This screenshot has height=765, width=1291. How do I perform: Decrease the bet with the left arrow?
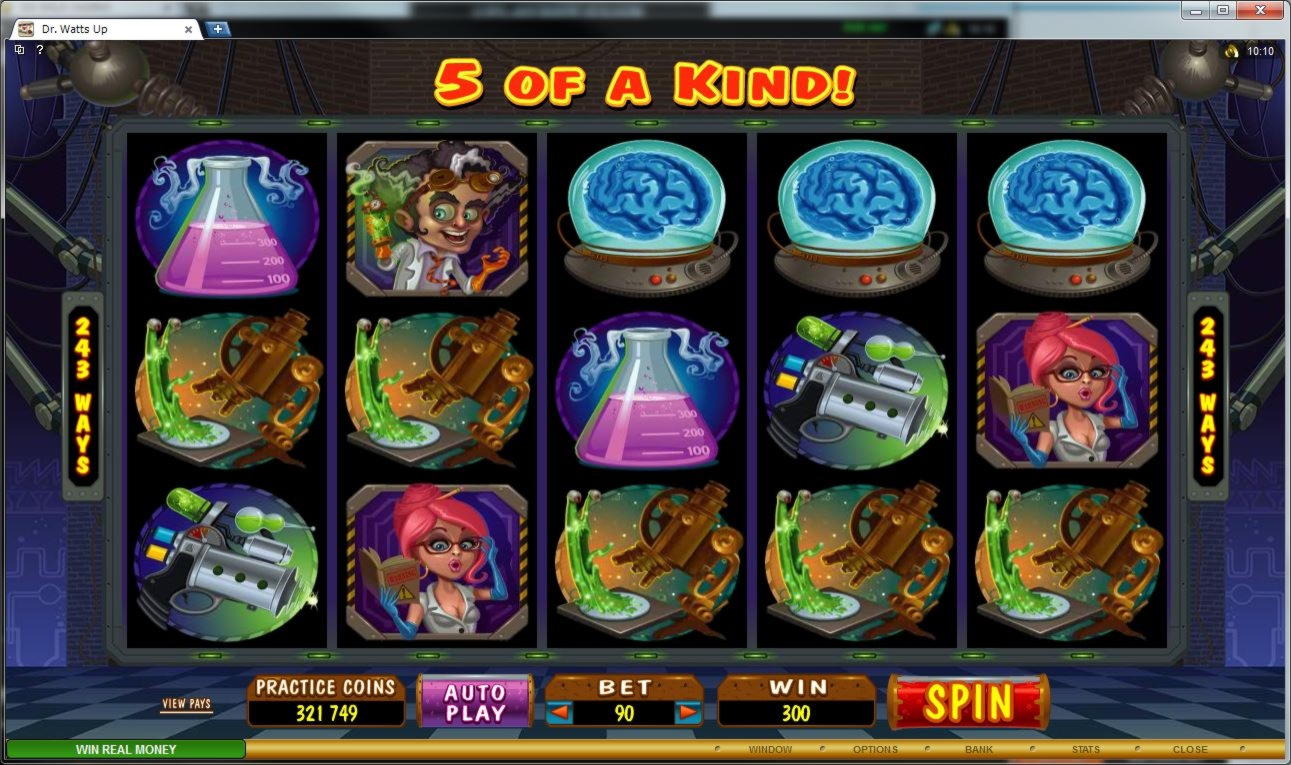pos(561,713)
